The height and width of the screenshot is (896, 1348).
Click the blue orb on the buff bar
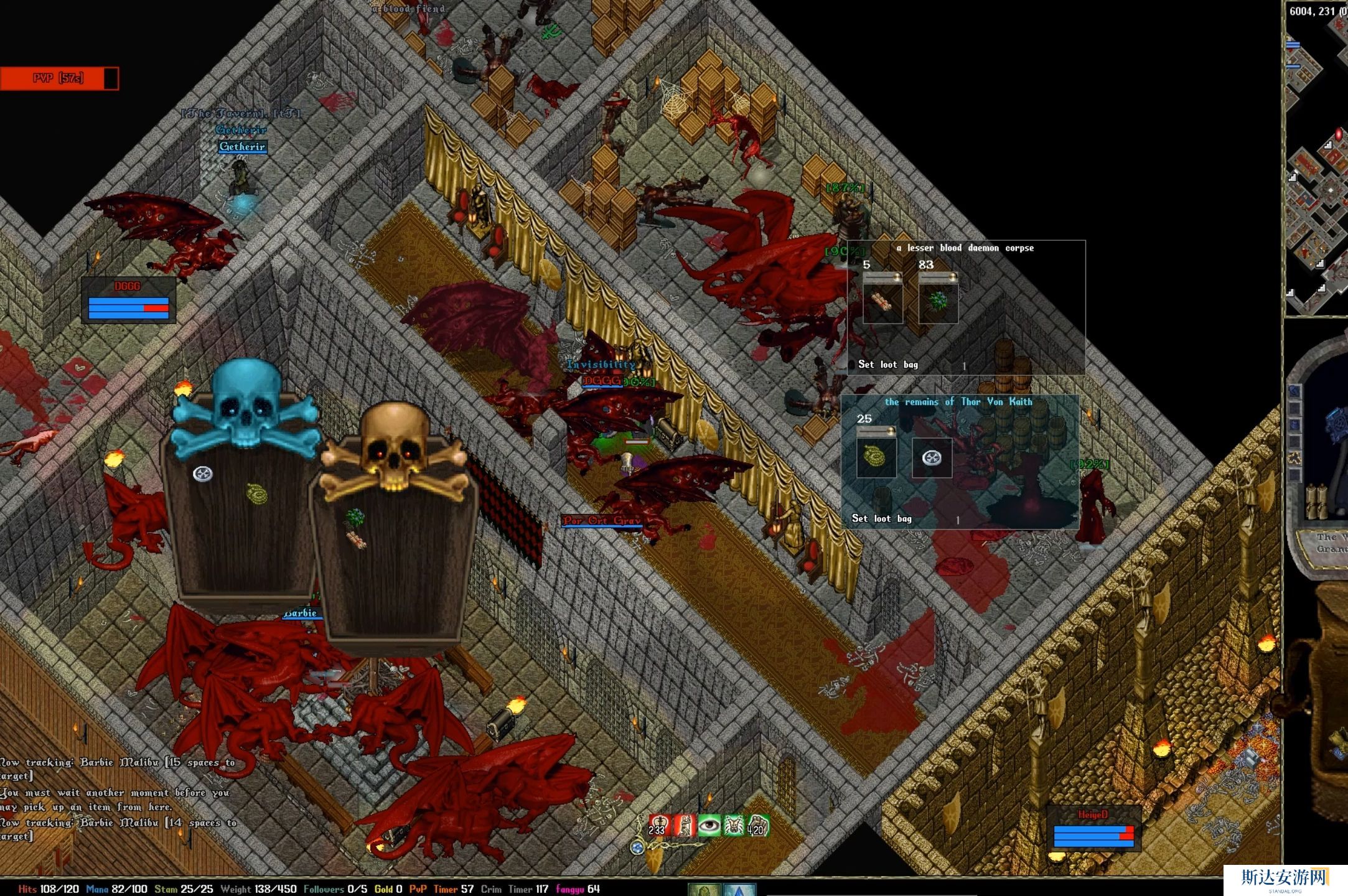[x=637, y=847]
